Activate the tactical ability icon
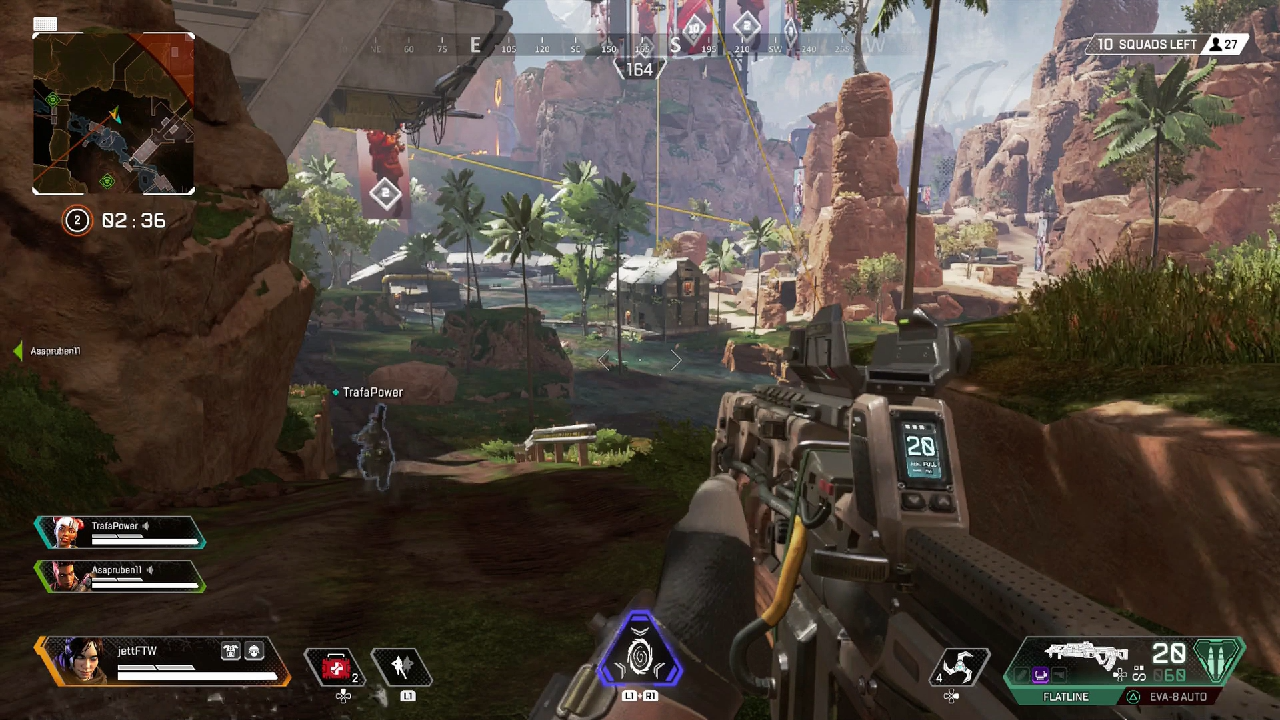The height and width of the screenshot is (720, 1280). [x=401, y=667]
